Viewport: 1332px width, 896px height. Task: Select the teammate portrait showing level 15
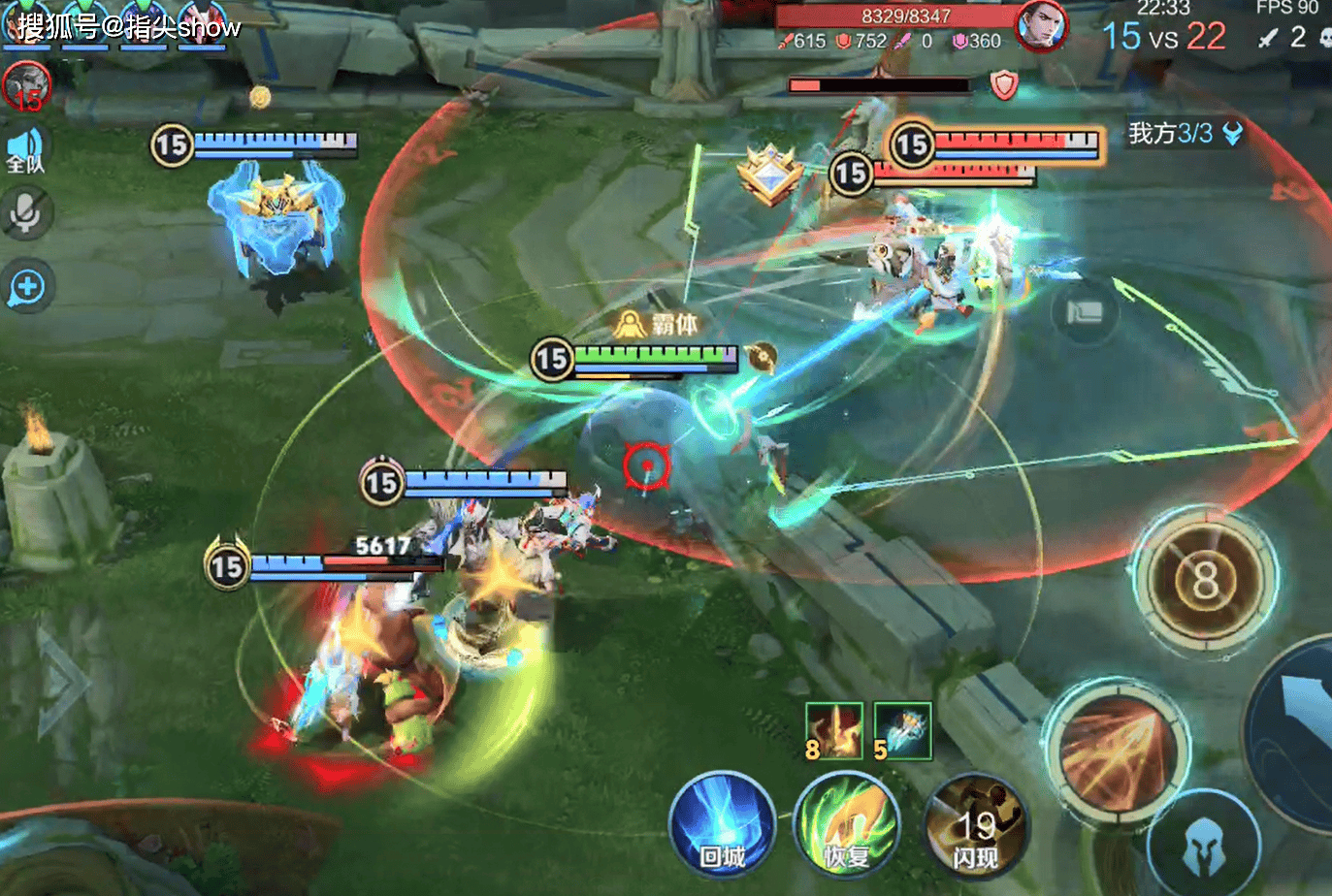26,86
